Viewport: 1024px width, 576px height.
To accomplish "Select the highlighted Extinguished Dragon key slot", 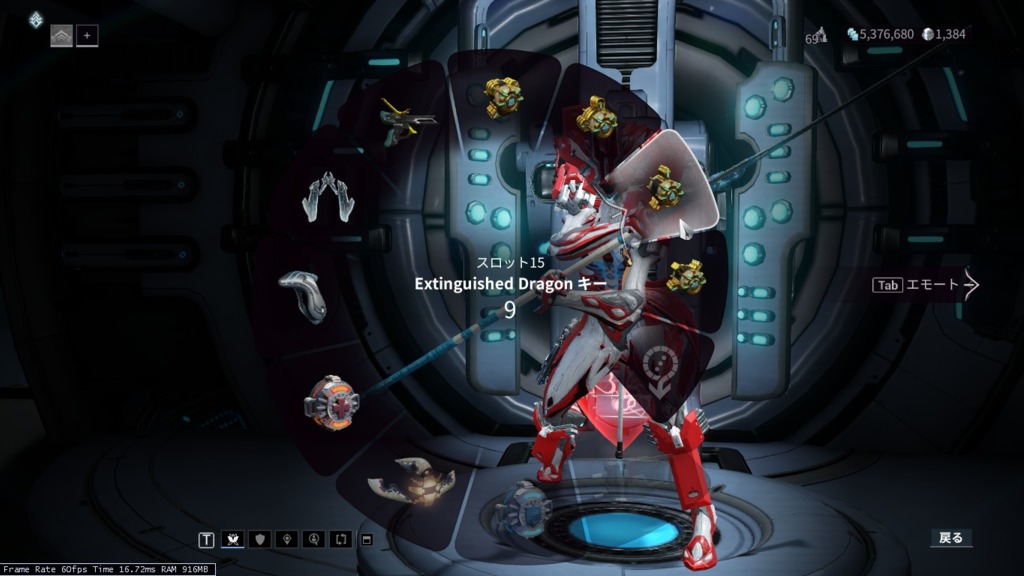I will [665, 188].
